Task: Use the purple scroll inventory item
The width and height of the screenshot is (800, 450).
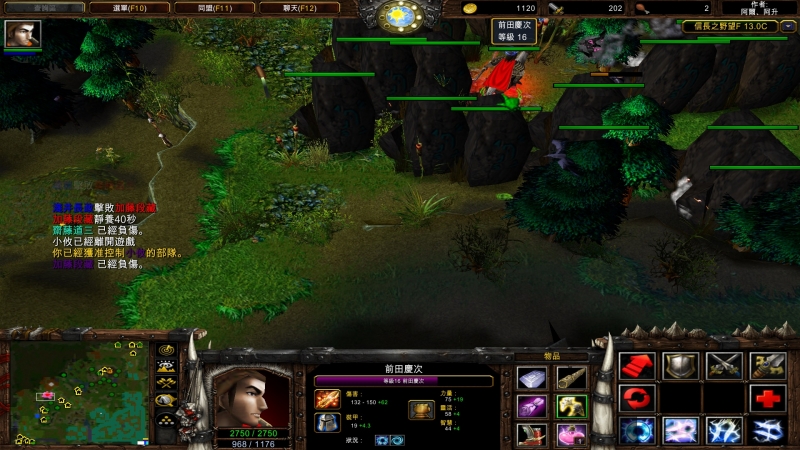Action: tap(531, 407)
